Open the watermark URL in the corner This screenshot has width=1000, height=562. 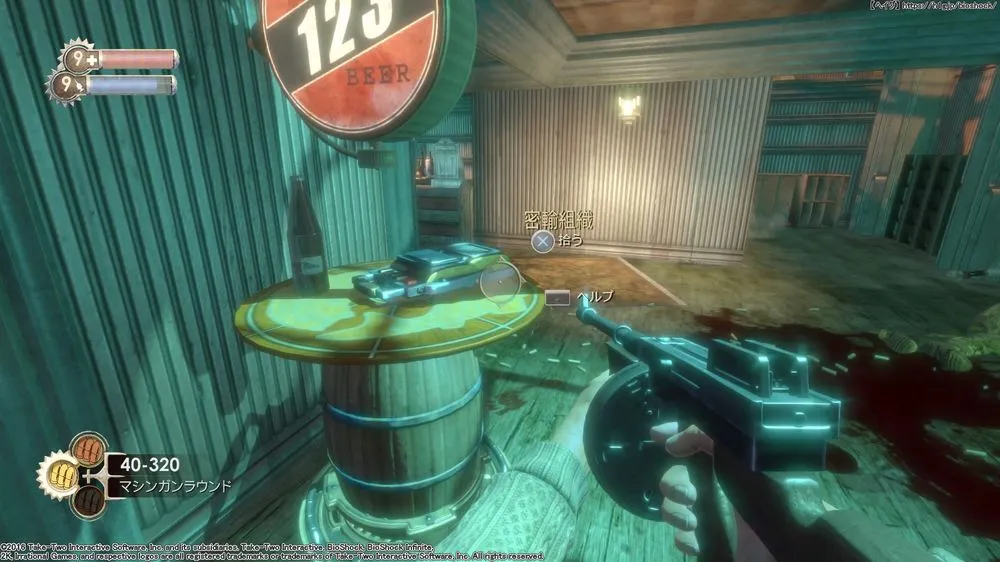point(935,7)
